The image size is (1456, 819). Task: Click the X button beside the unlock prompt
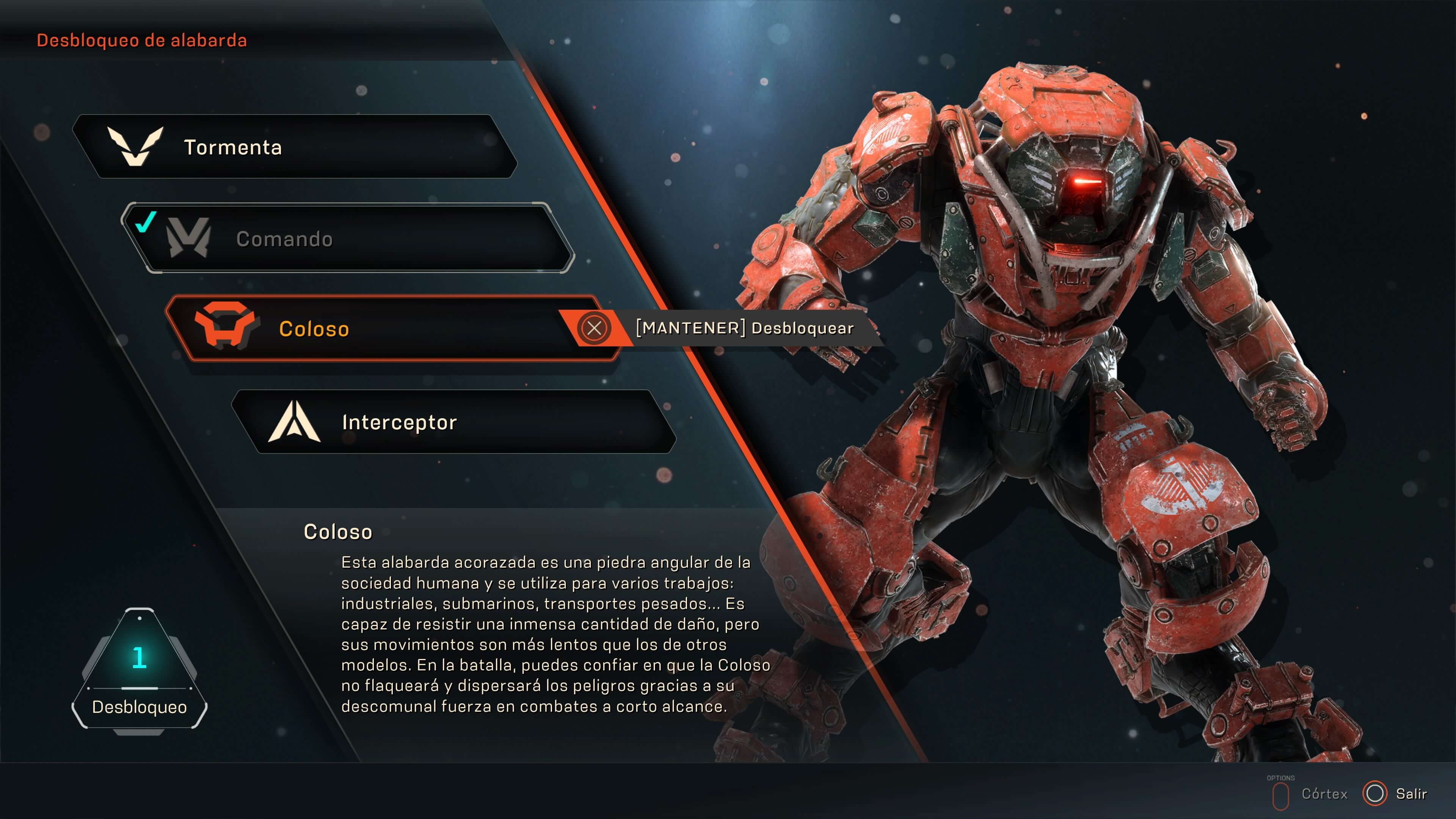pyautogui.click(x=595, y=328)
